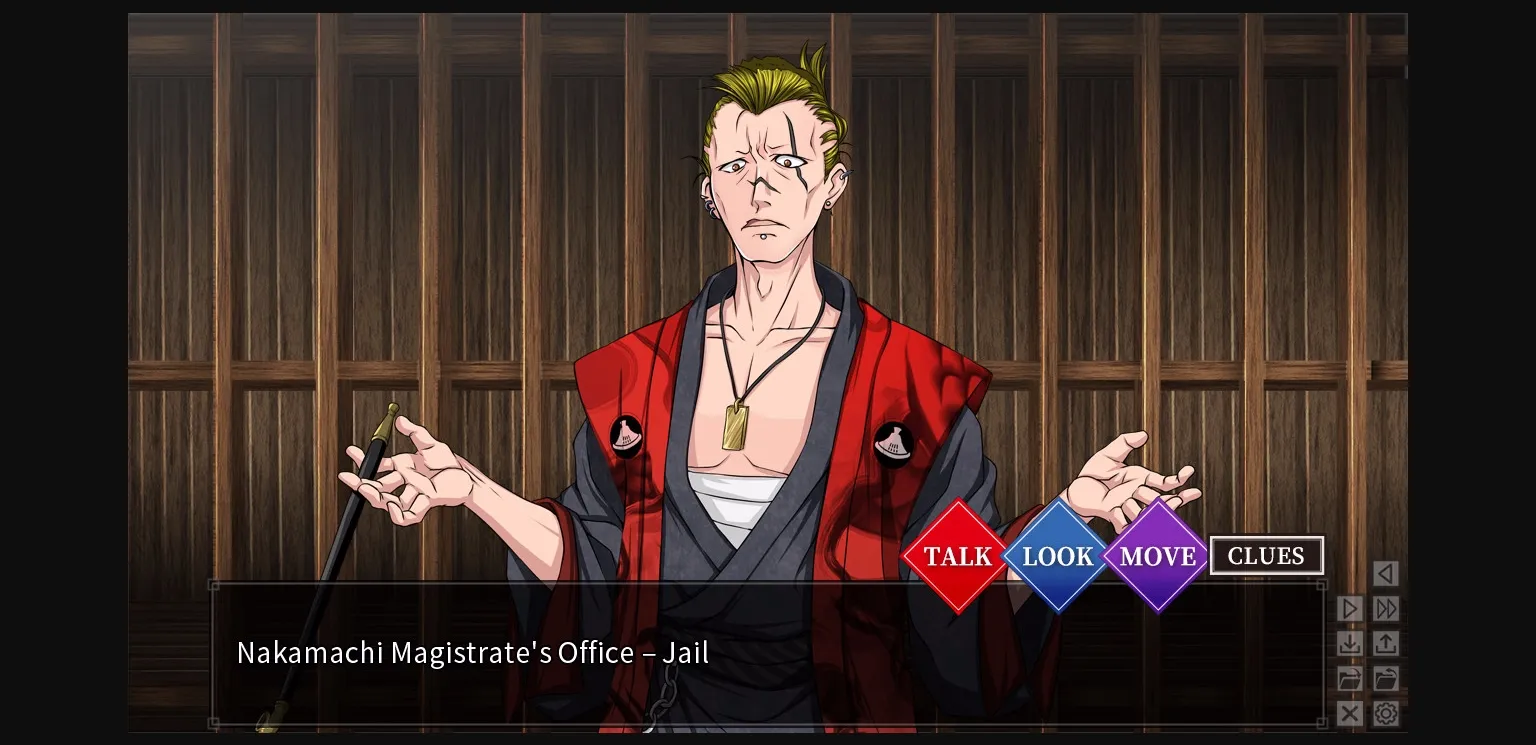Open the load screen with the upload icon
Screen dimensions: 1536x745
click(x=1386, y=643)
